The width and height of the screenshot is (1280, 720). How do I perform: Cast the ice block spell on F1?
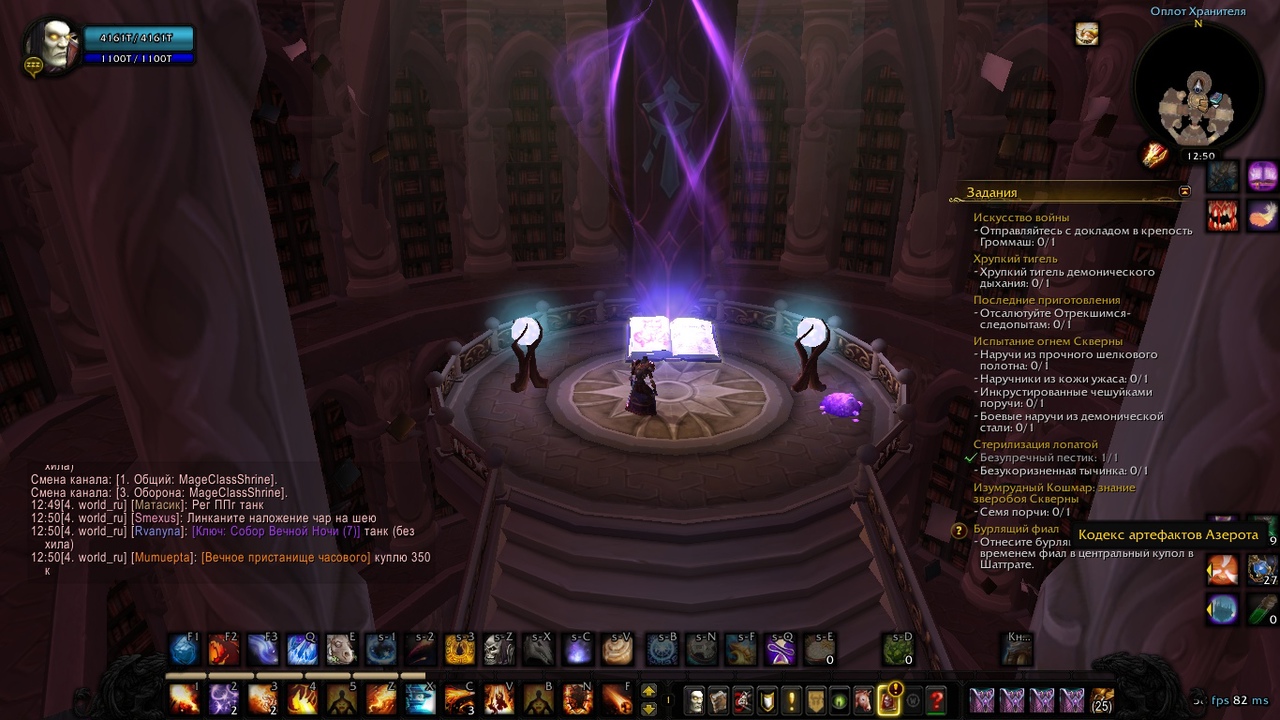click(184, 650)
